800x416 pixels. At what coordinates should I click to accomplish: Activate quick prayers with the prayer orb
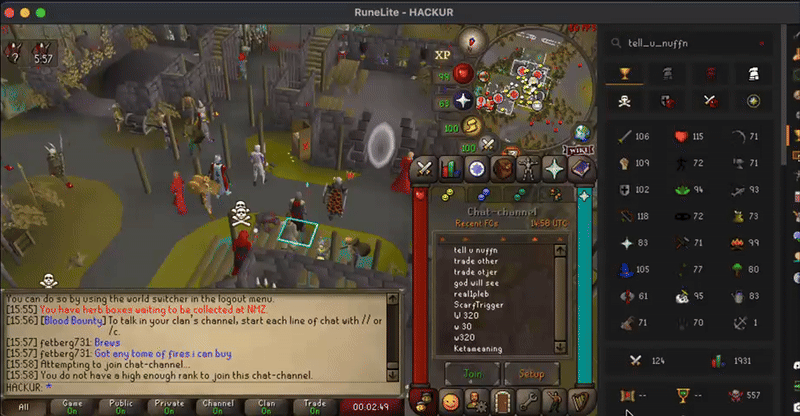(463, 101)
